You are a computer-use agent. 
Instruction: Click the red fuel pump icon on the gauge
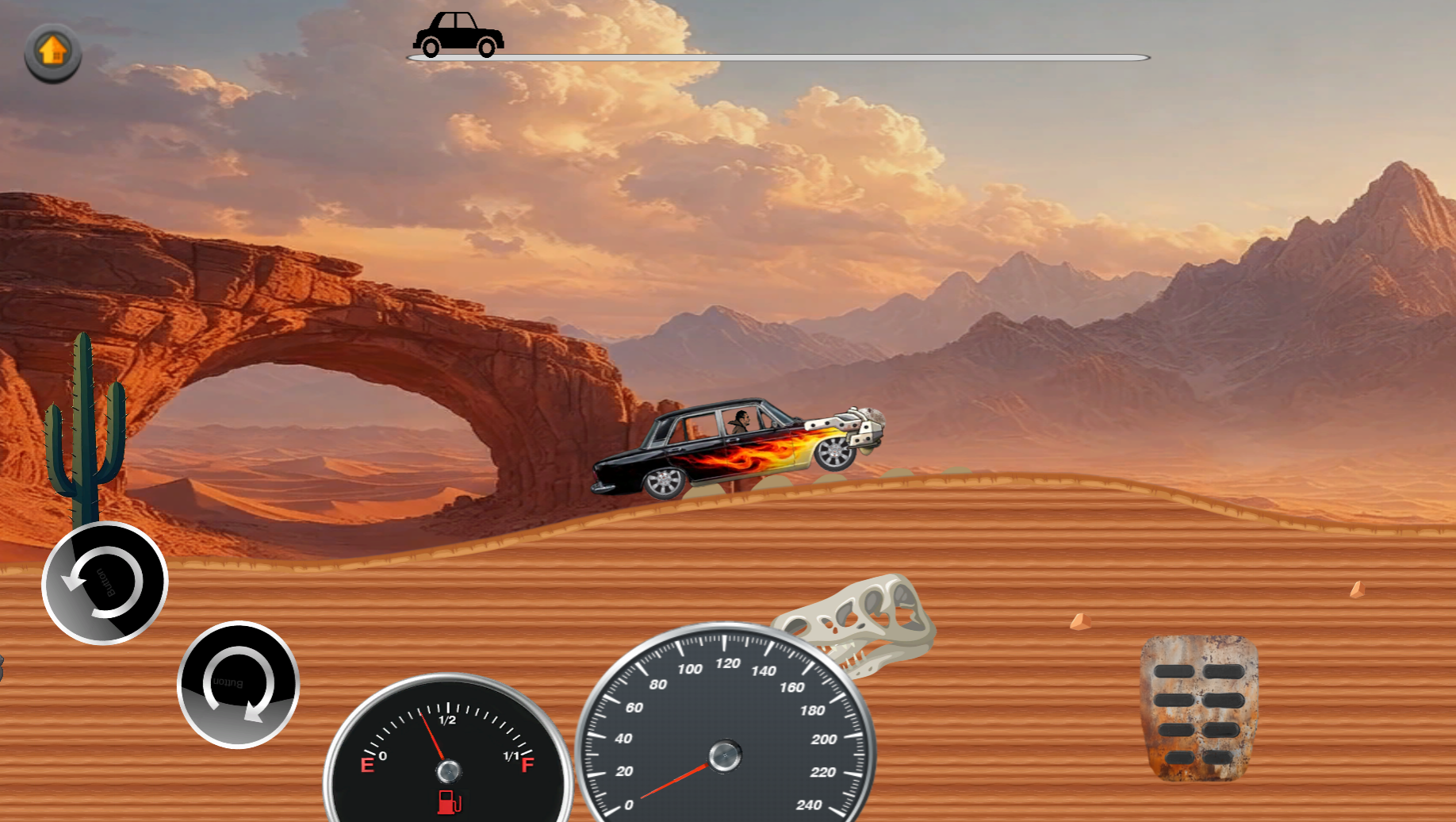coord(447,802)
